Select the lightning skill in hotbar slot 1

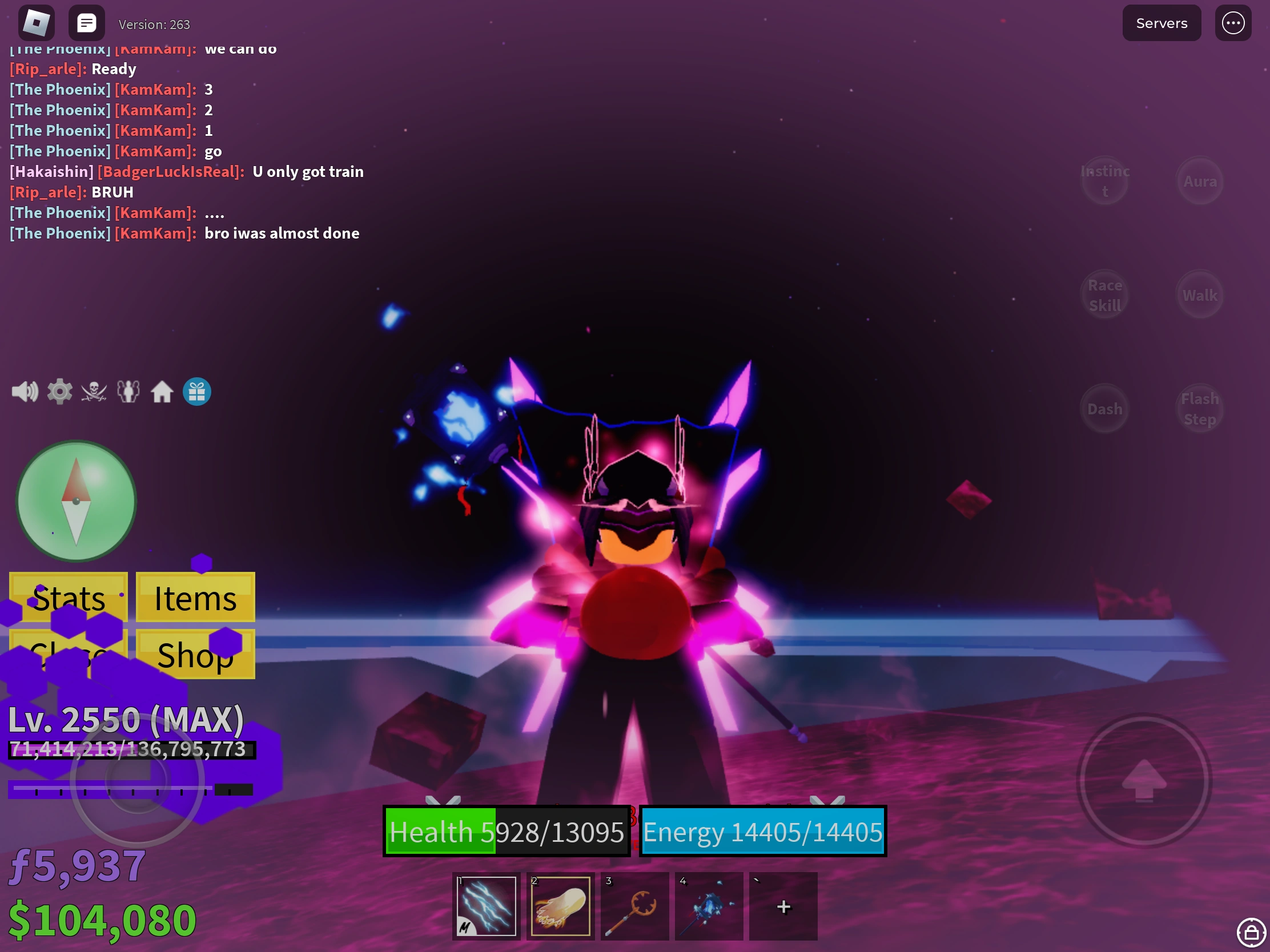coord(485,907)
